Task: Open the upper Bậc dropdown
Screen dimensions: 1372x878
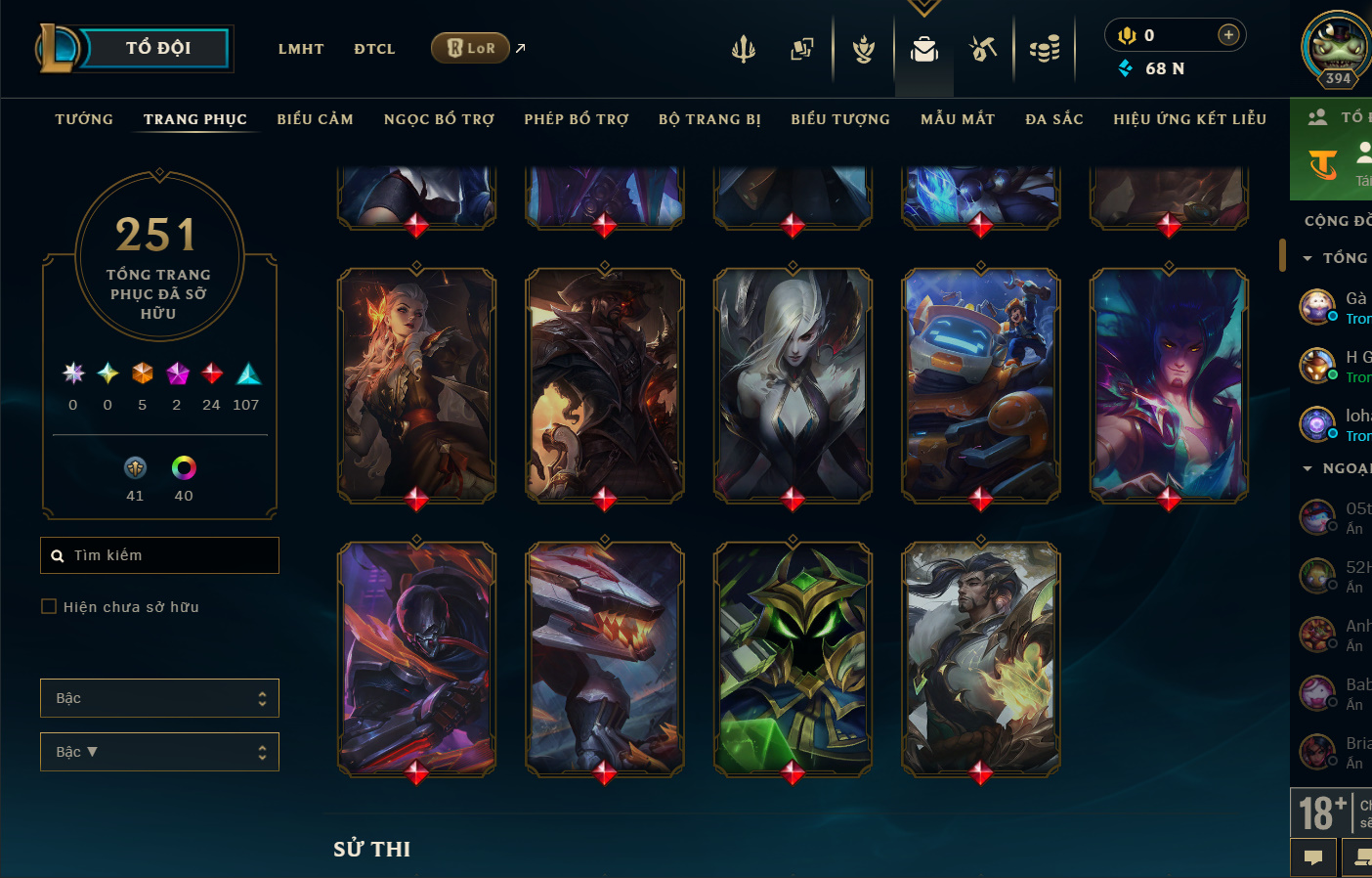Action: [159, 698]
